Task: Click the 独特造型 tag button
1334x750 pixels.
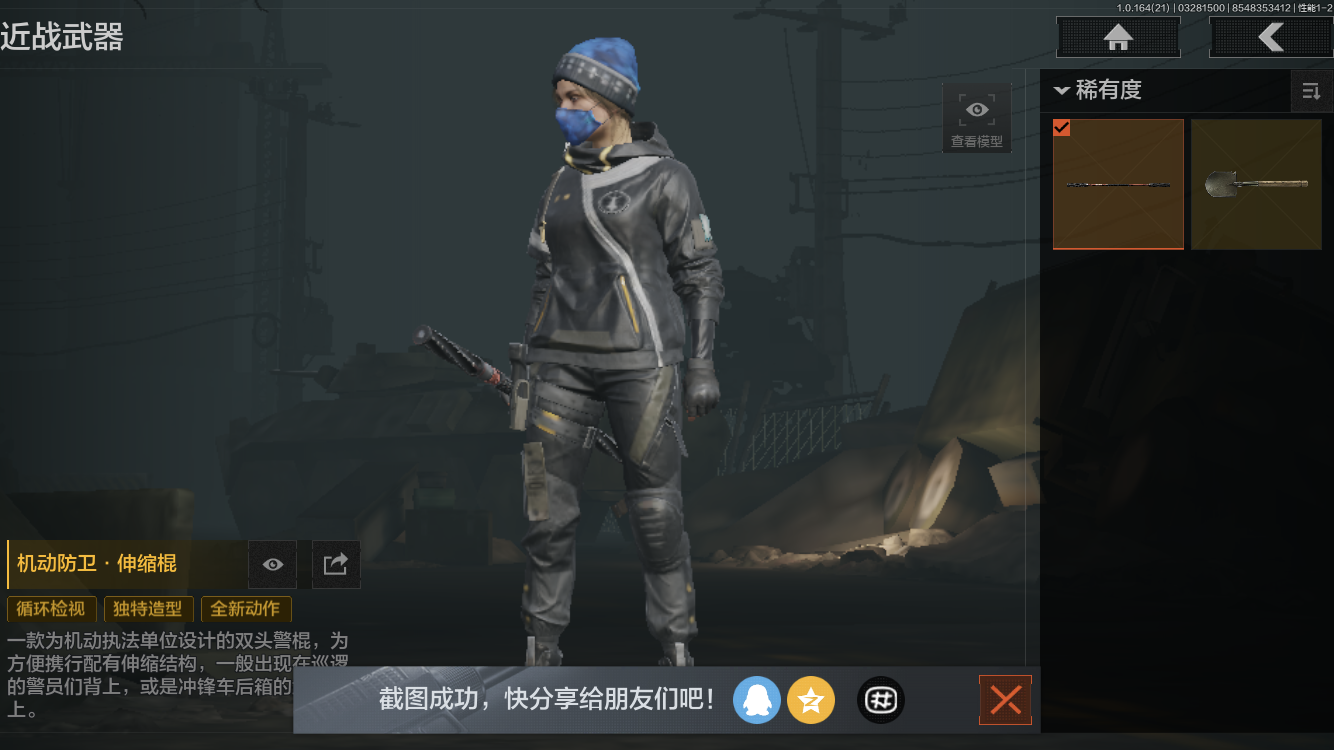Action: coord(148,609)
